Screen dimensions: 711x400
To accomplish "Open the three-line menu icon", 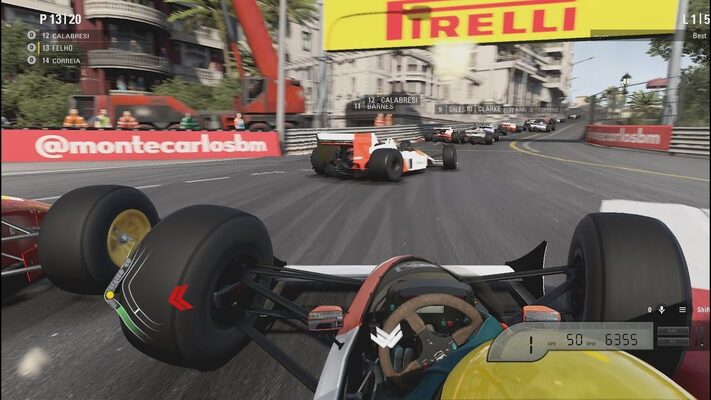I will [x=682, y=310].
